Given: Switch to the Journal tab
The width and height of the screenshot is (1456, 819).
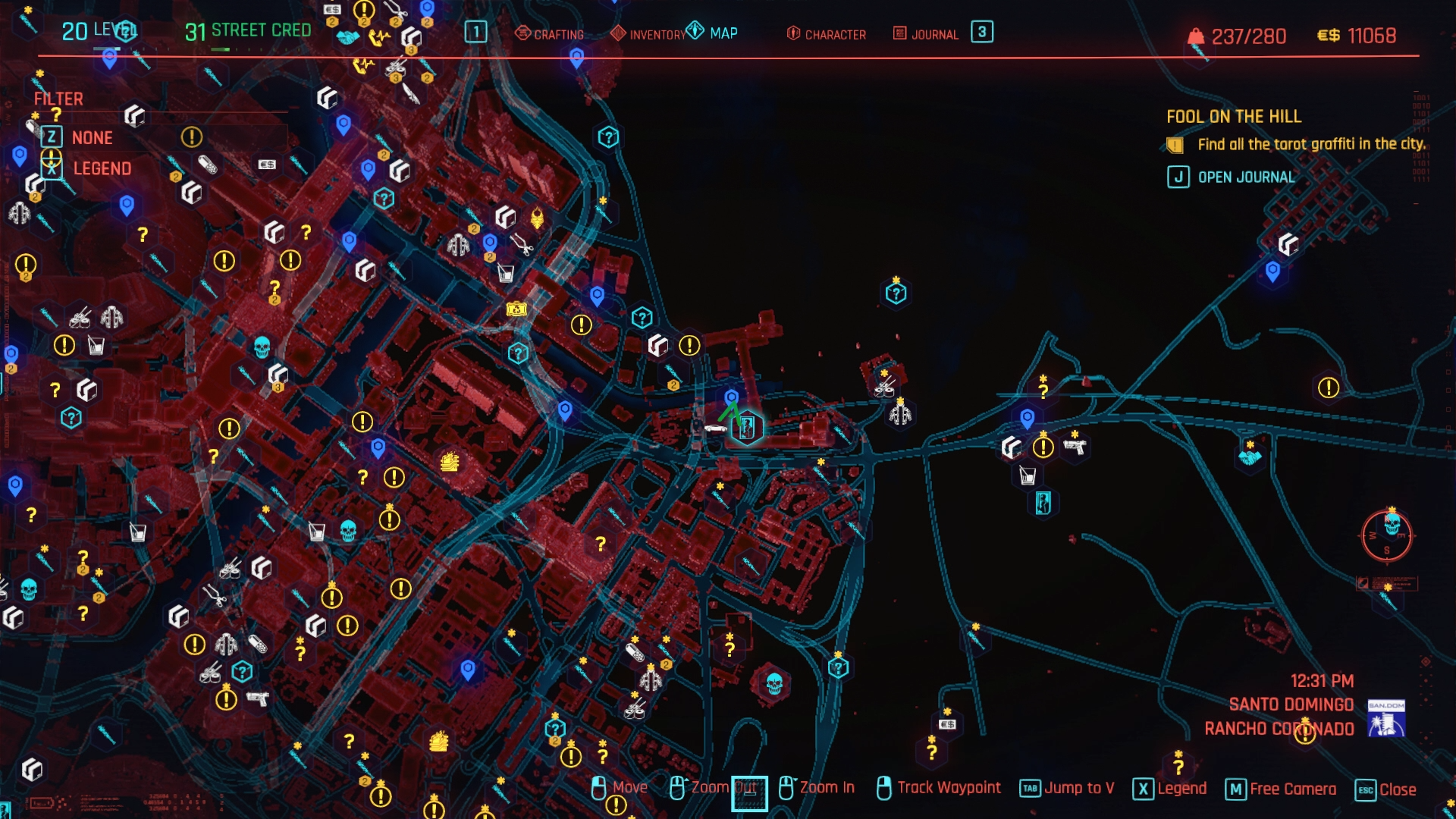Looking at the screenshot, I should 926,34.
